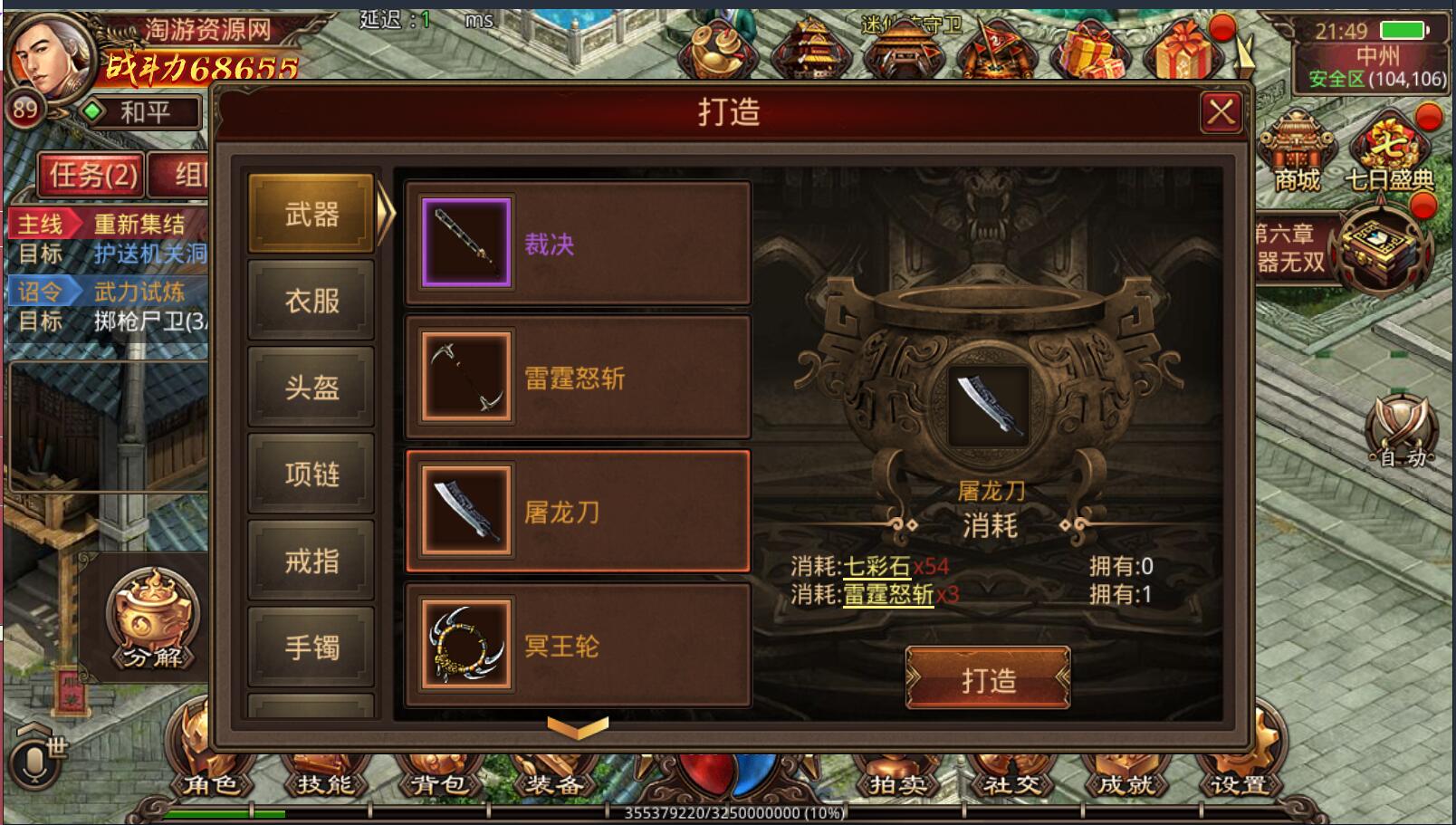
Task: Open the 装备 equipment panel
Action: coord(552,786)
